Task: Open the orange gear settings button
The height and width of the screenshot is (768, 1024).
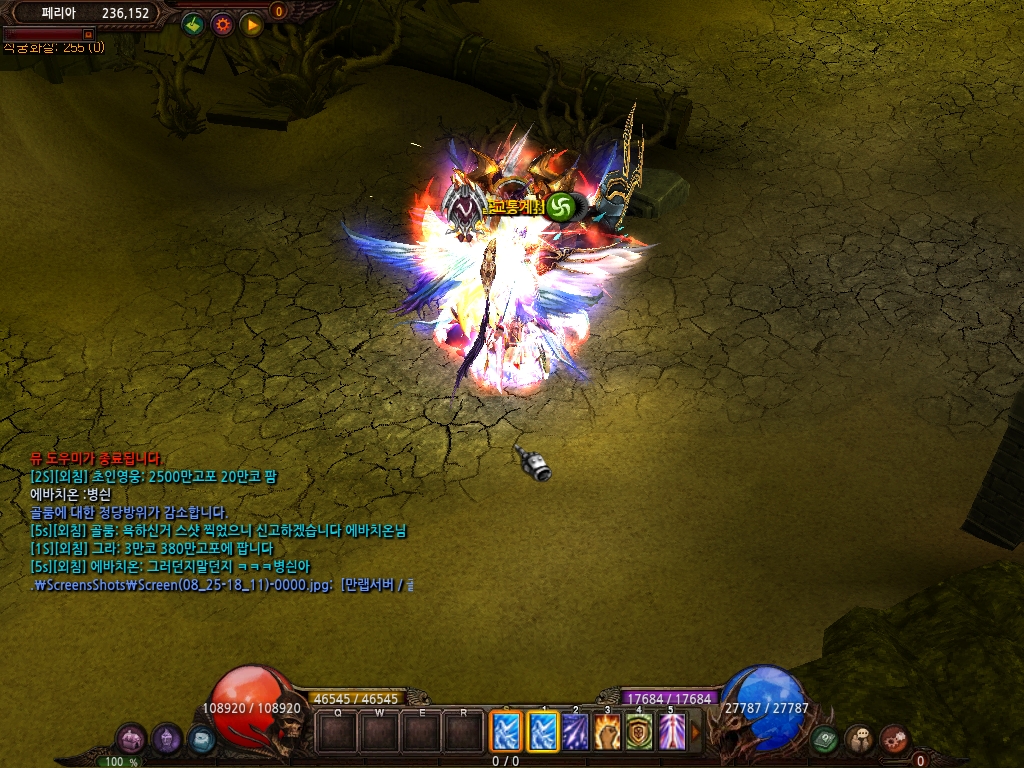Action: tap(222, 24)
